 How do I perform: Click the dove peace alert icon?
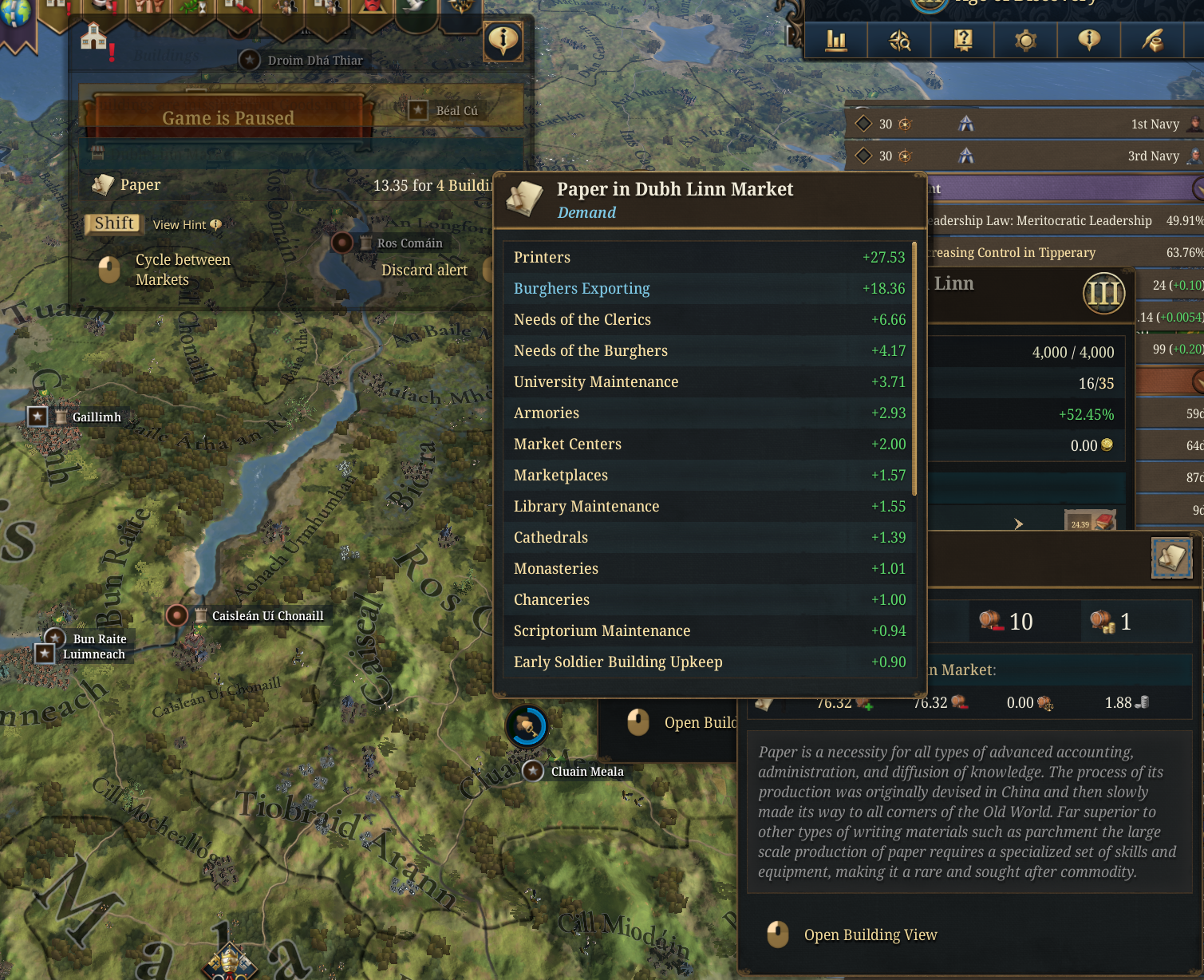click(413, 6)
